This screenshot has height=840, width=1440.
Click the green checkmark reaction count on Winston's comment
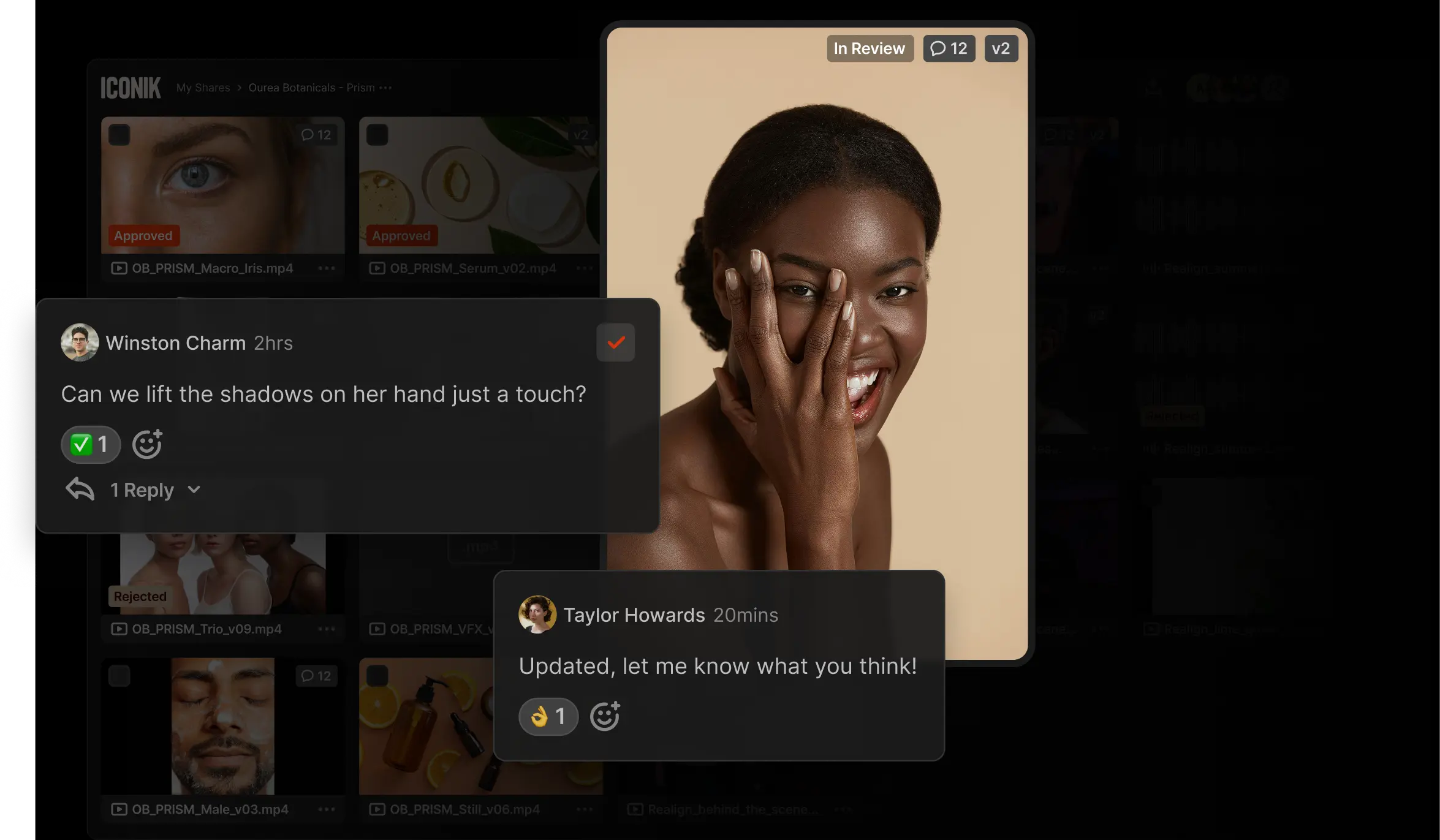click(91, 444)
